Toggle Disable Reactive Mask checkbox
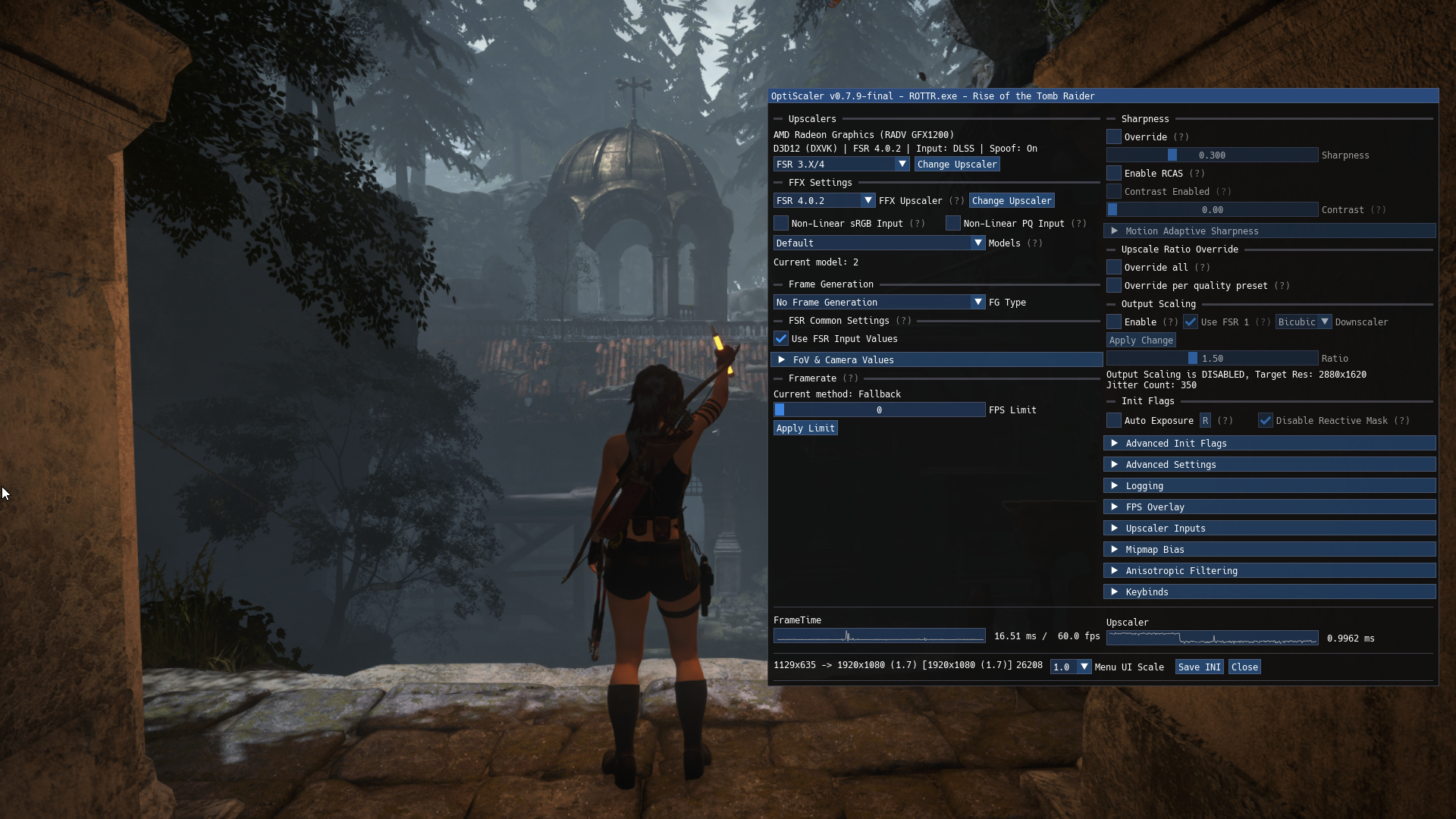 (1266, 421)
